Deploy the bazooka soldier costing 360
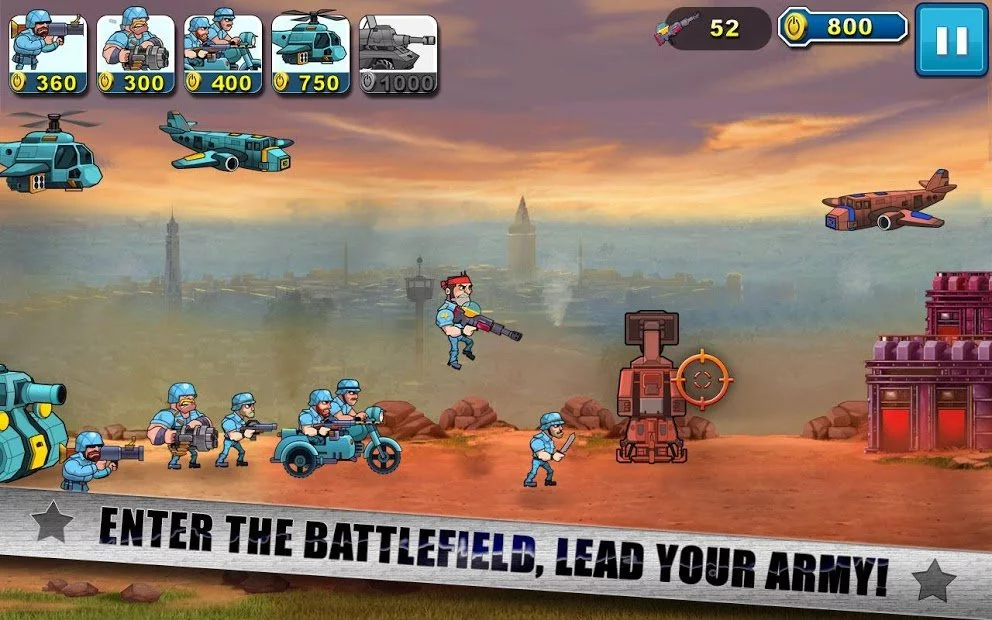Screen dimensions: 992x620 pyautogui.click(x=48, y=55)
